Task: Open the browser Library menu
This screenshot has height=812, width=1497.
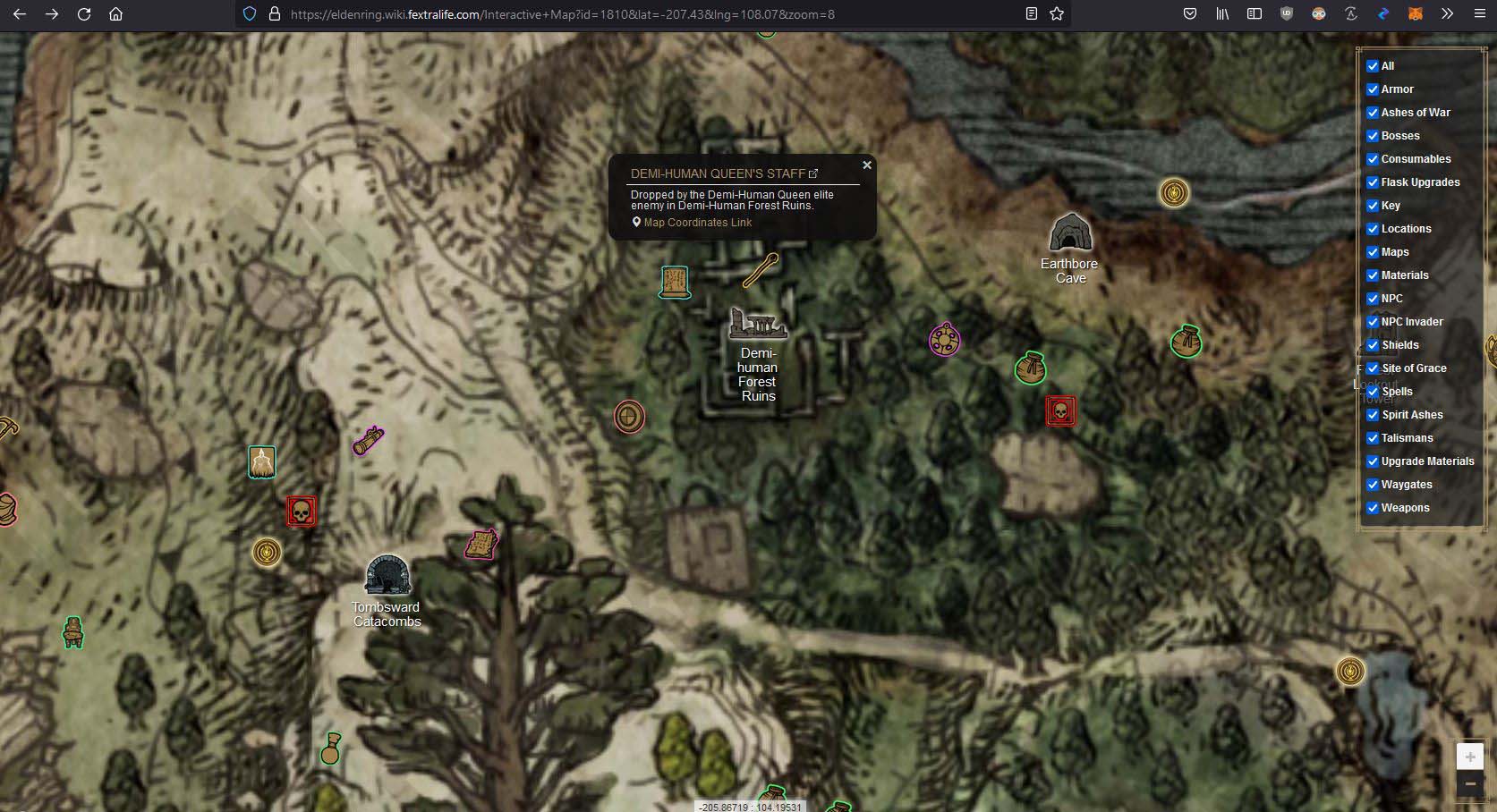Action: [x=1222, y=13]
